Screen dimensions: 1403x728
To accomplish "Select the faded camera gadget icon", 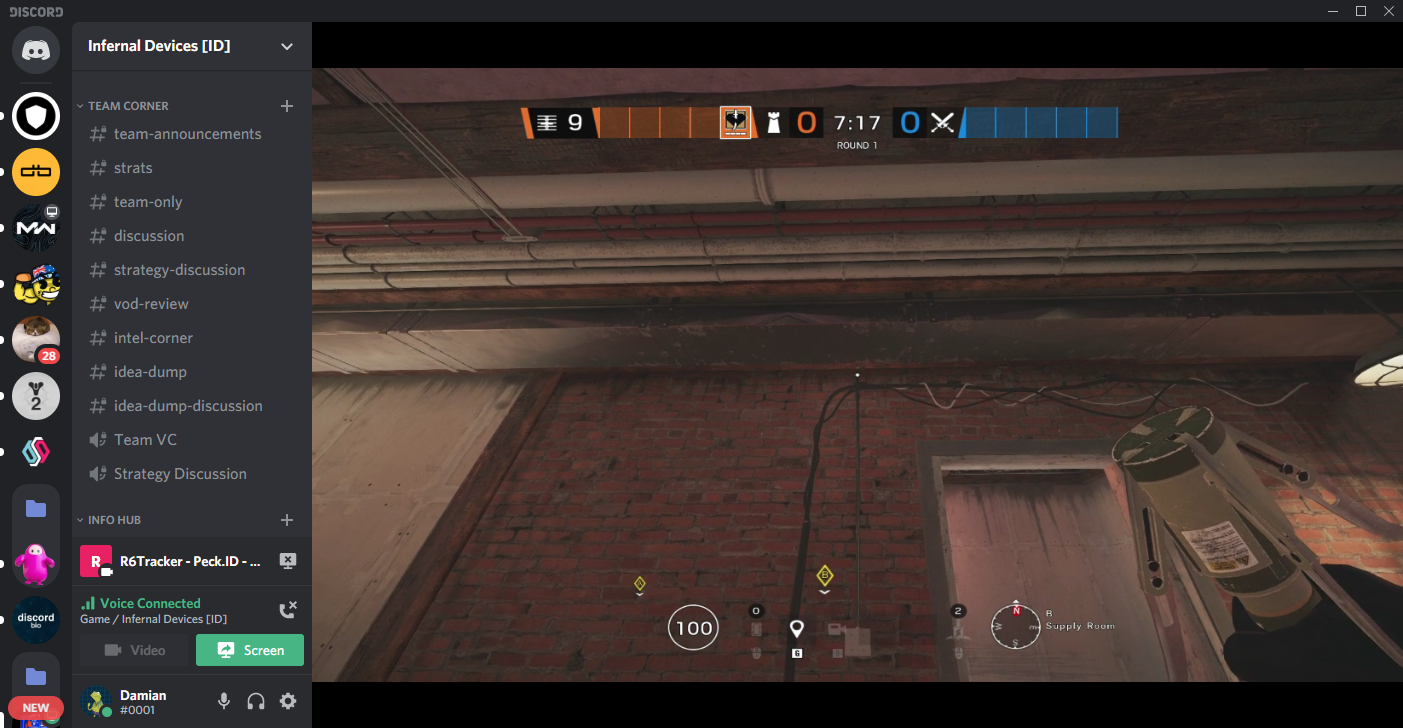I will pyautogui.click(x=834, y=629).
